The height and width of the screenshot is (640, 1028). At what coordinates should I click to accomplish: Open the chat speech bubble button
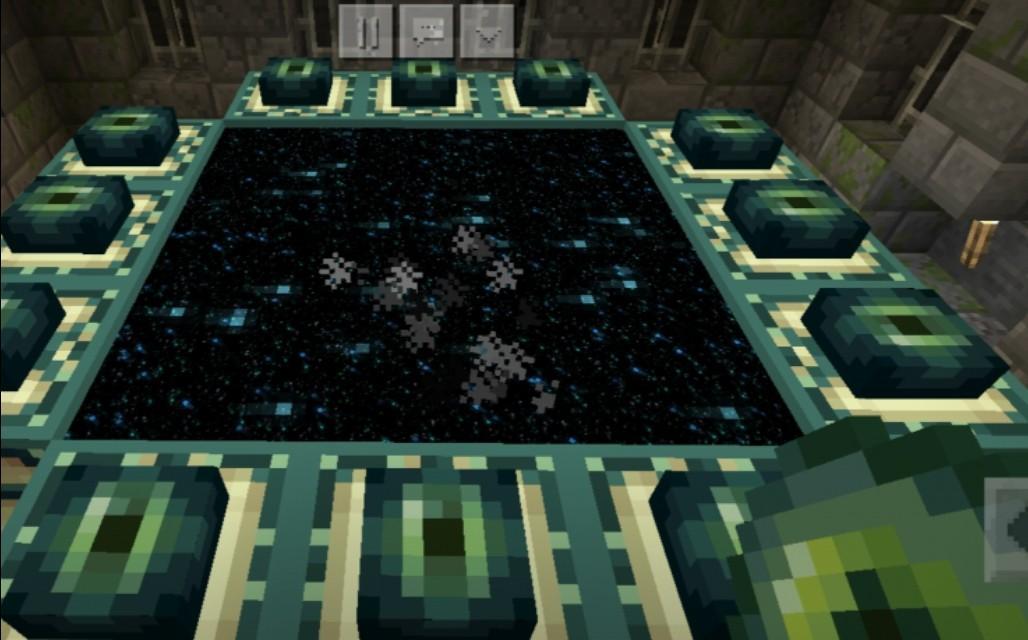click(x=426, y=31)
